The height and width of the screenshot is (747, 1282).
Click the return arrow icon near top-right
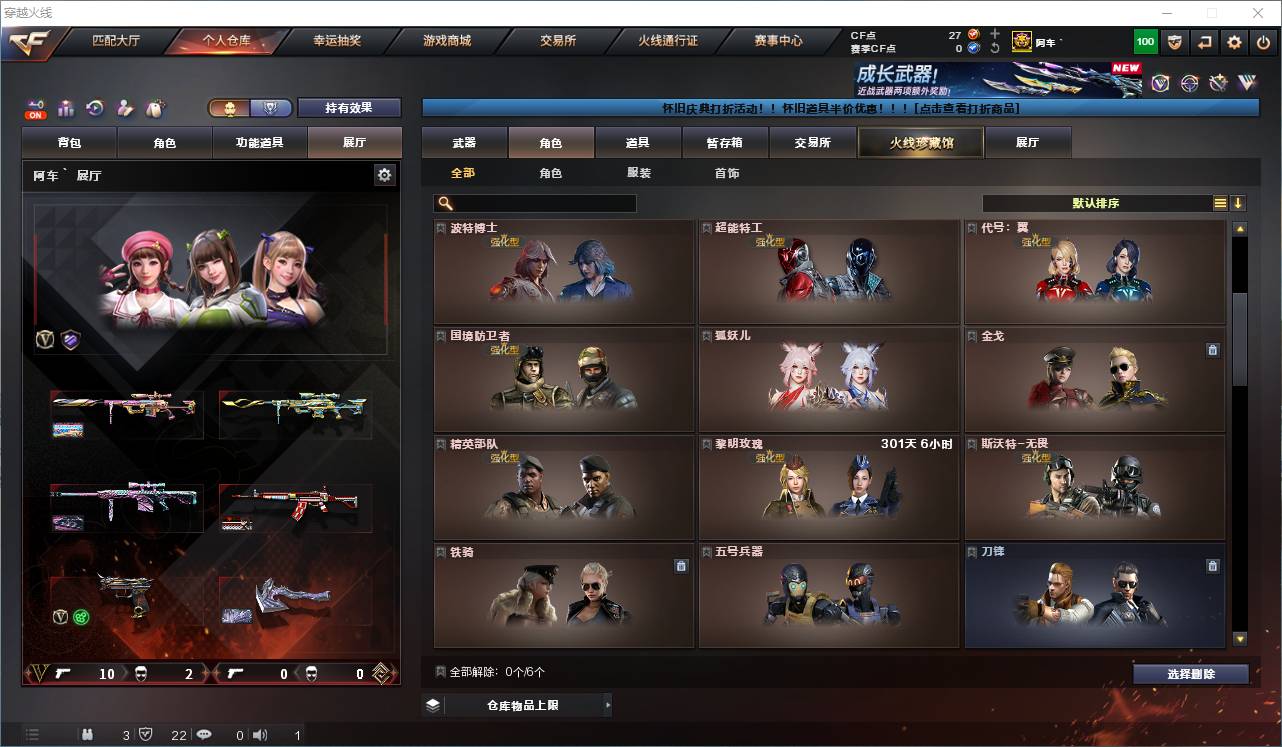pos(1204,42)
